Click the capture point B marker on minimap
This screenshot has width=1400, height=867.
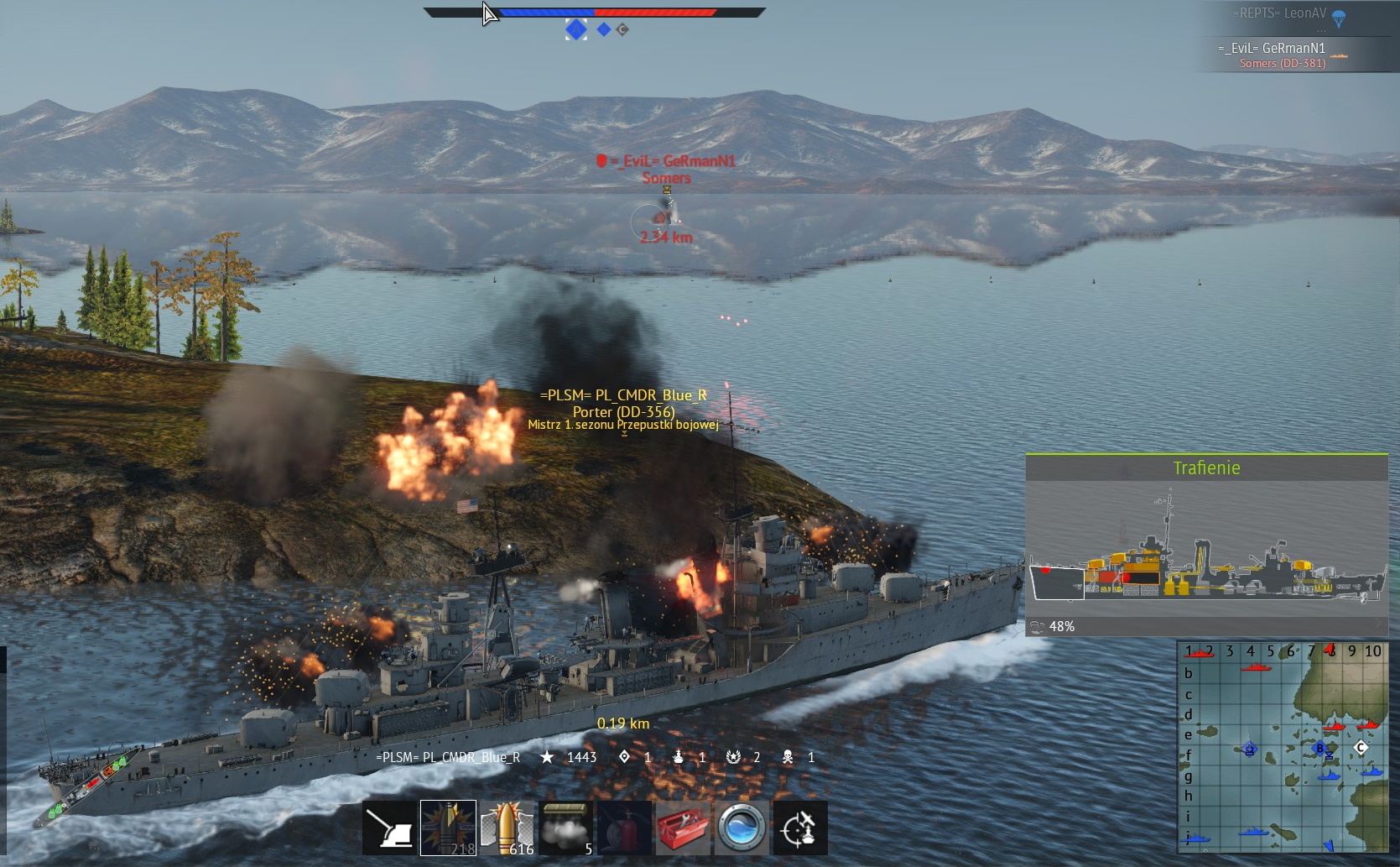point(1319,748)
